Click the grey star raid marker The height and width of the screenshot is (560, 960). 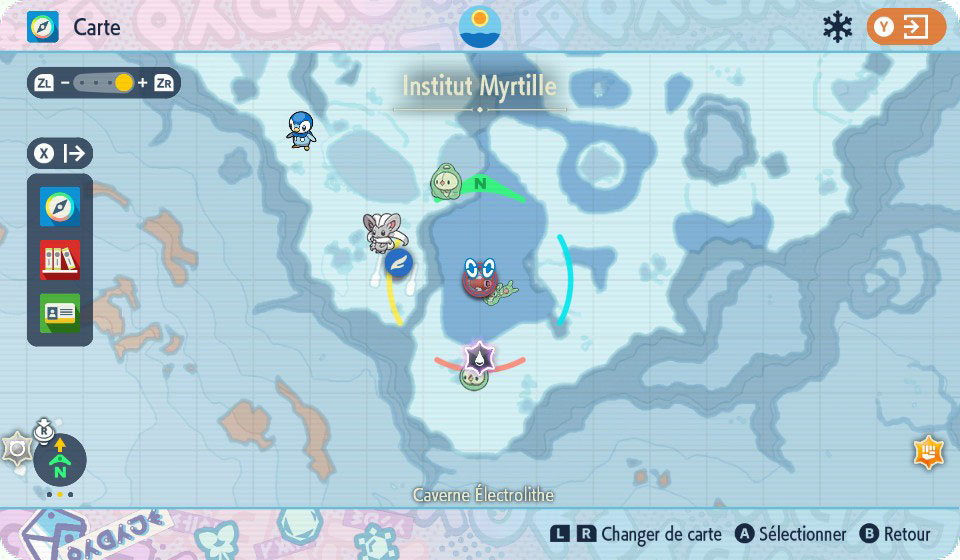(x=16, y=449)
